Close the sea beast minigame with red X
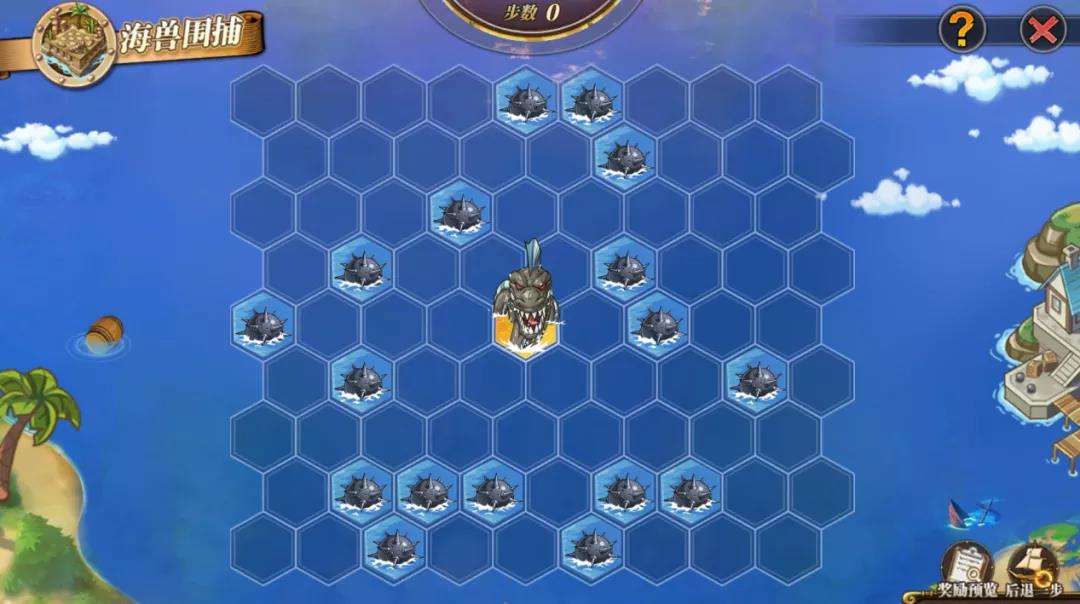The image size is (1080, 604). (1042, 30)
